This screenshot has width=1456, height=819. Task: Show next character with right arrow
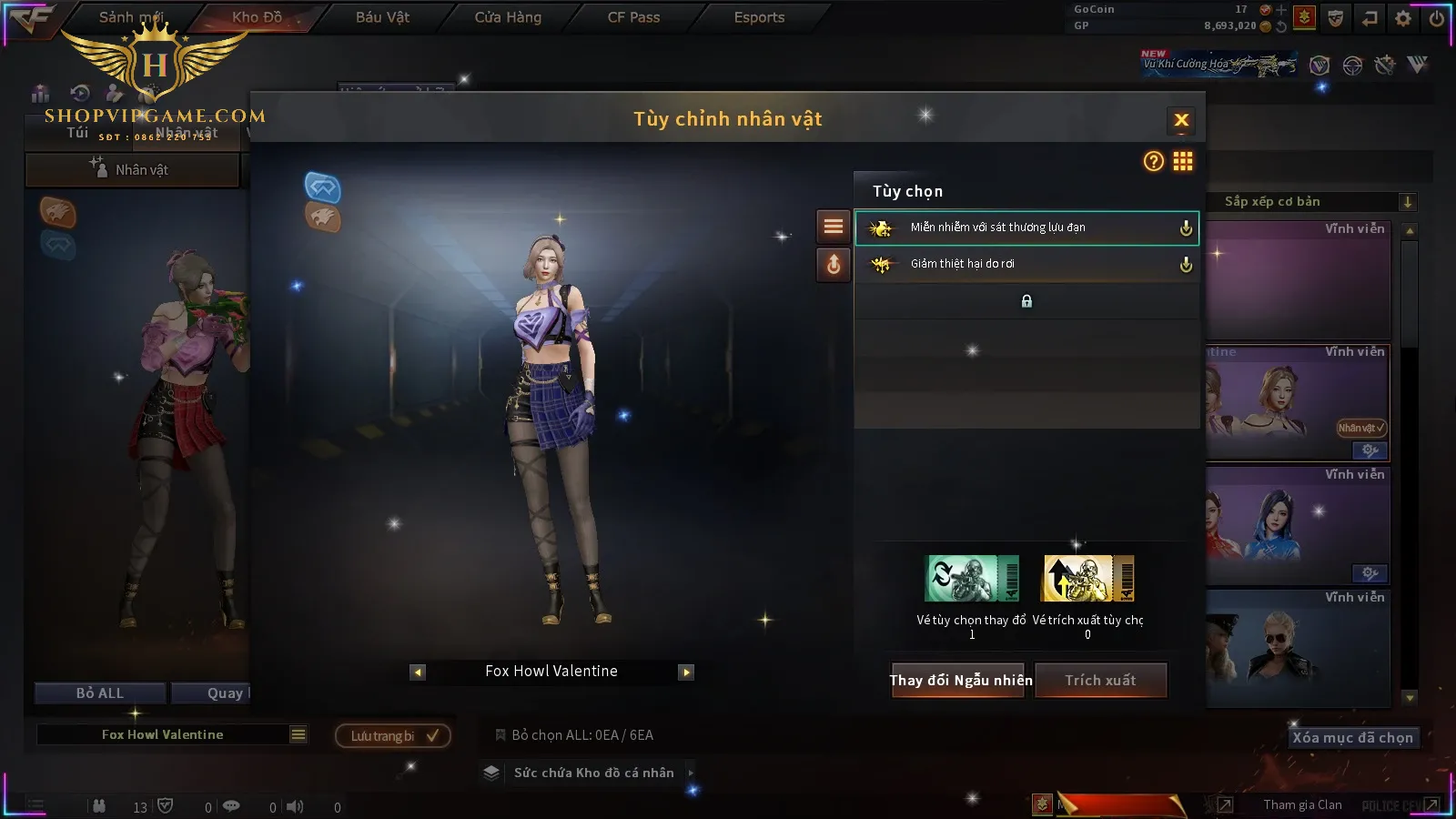[686, 672]
